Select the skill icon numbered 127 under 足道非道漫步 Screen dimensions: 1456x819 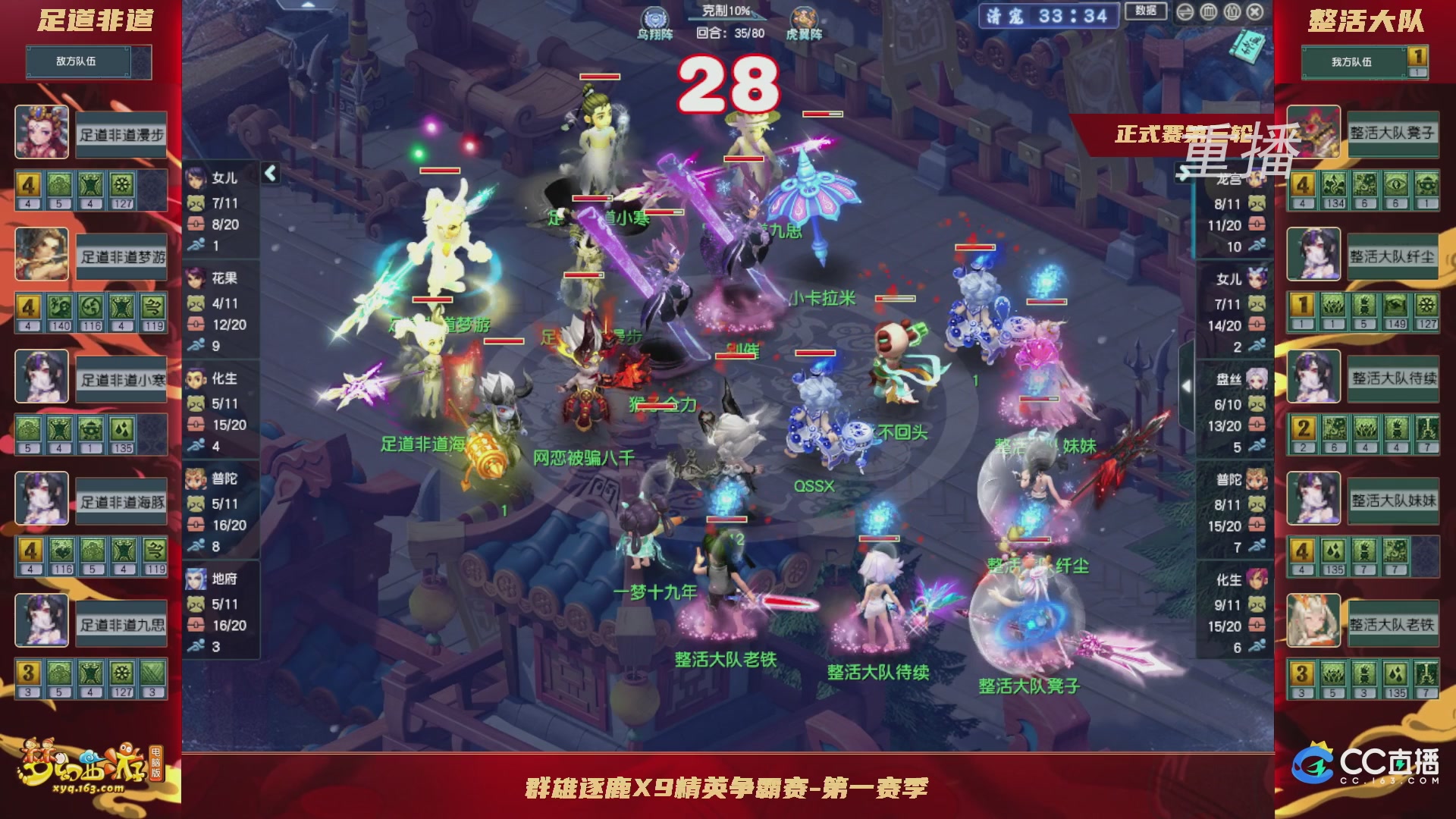(121, 185)
